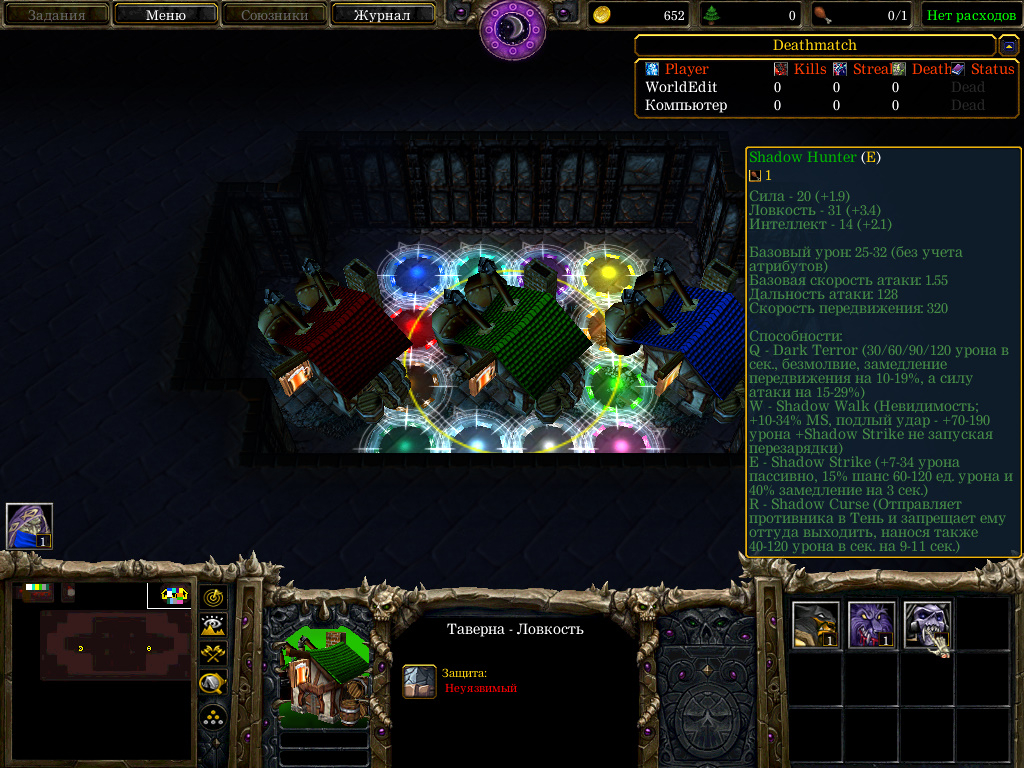Select the hooded hero portrait icon
This screenshot has height=768, width=1024.
(29, 526)
